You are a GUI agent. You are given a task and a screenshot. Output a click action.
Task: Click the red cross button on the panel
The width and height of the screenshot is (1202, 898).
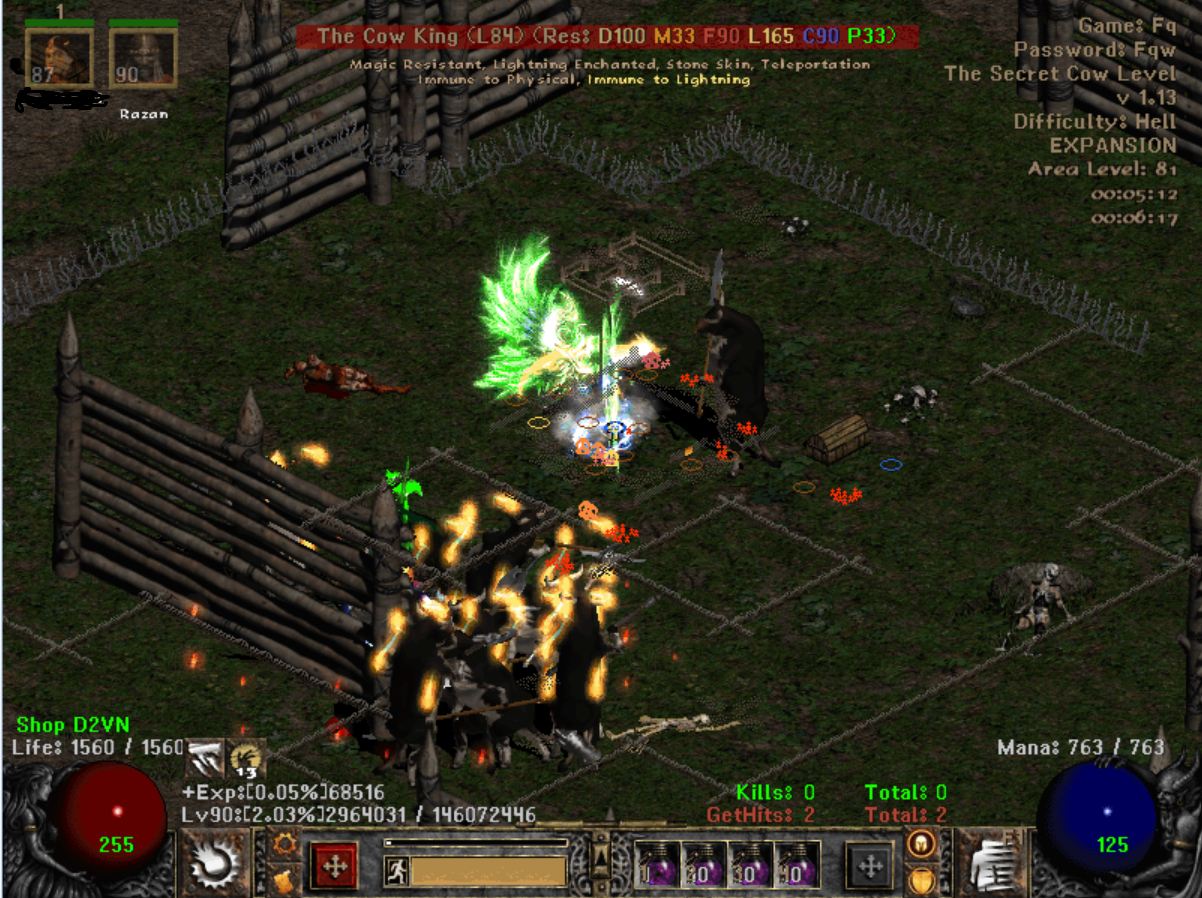[x=333, y=866]
